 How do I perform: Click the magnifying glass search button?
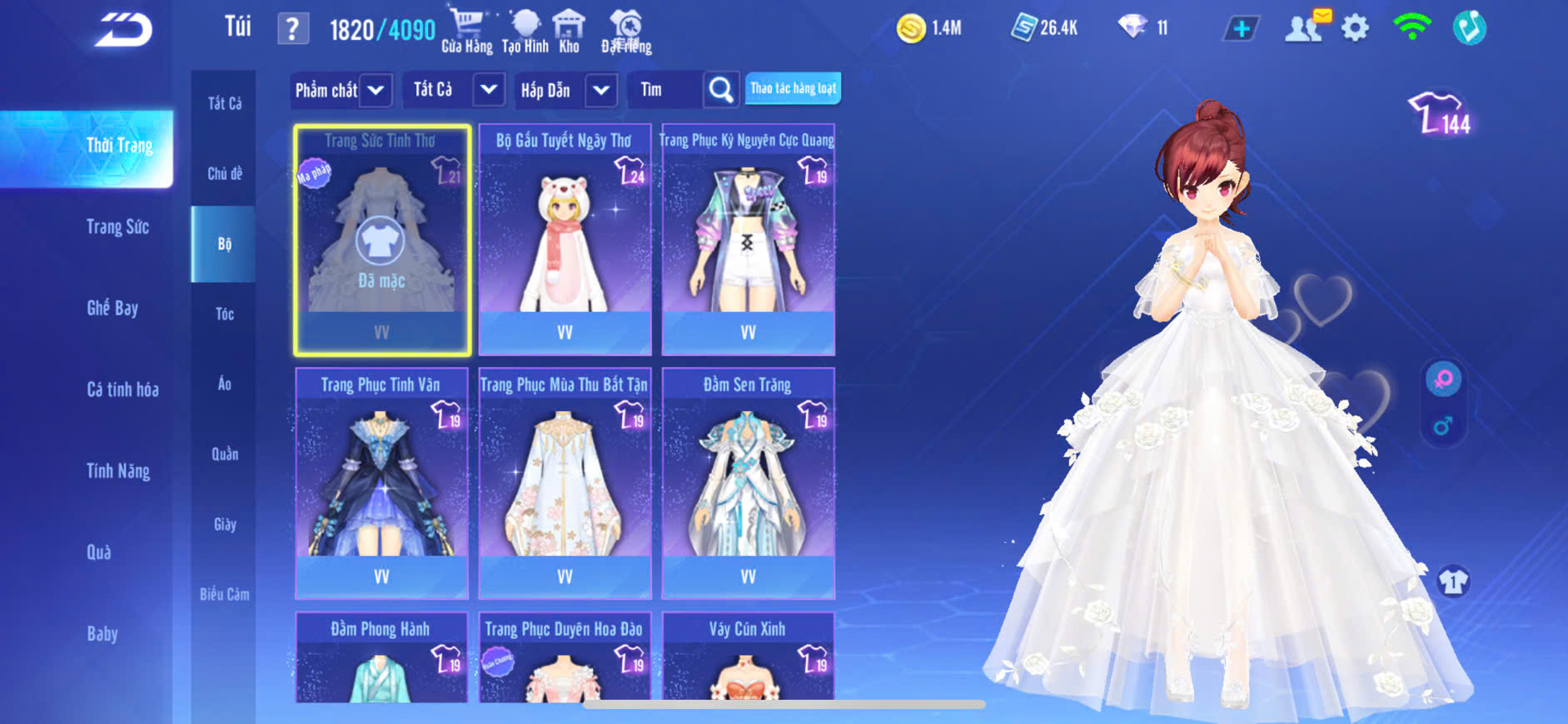721,90
